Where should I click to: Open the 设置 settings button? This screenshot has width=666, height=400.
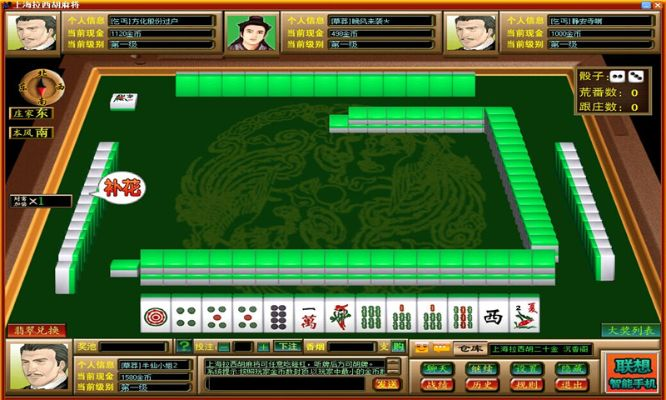523,367
